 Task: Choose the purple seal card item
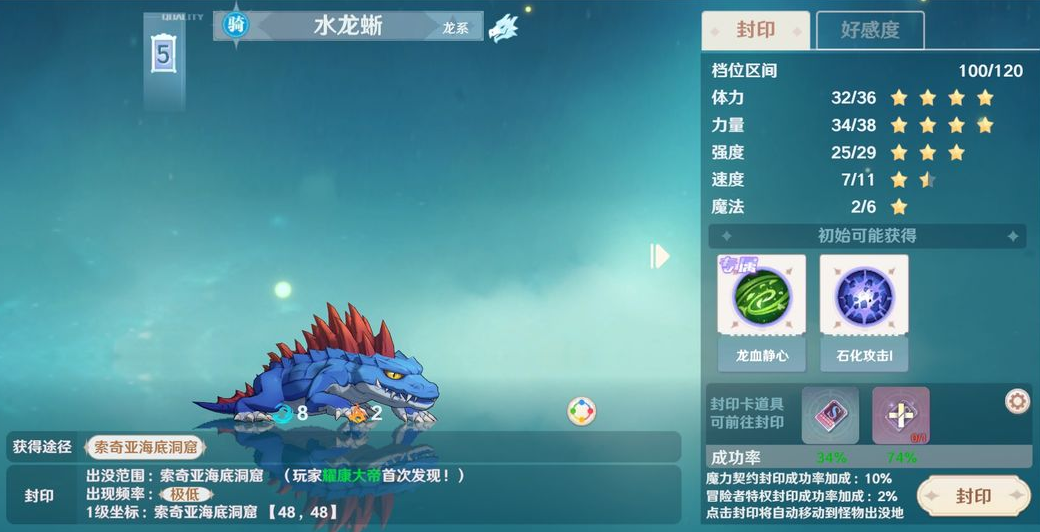pos(829,415)
